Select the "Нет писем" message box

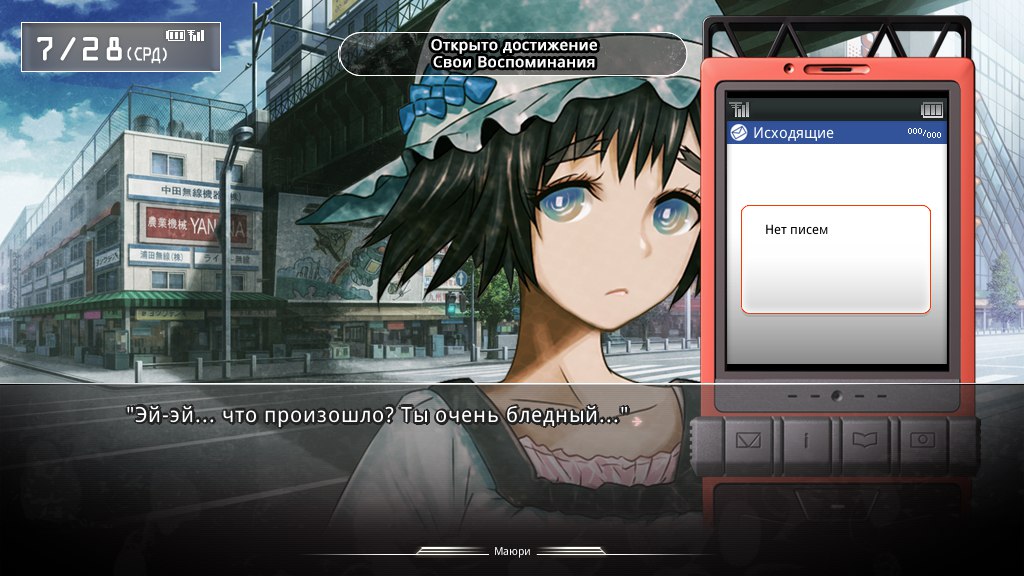point(835,259)
